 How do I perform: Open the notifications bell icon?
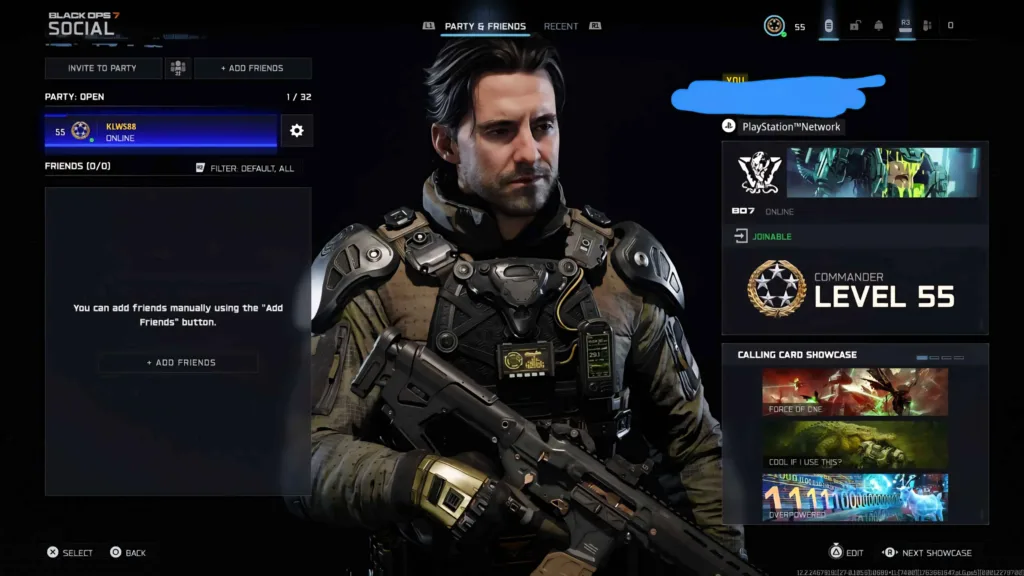coord(879,26)
